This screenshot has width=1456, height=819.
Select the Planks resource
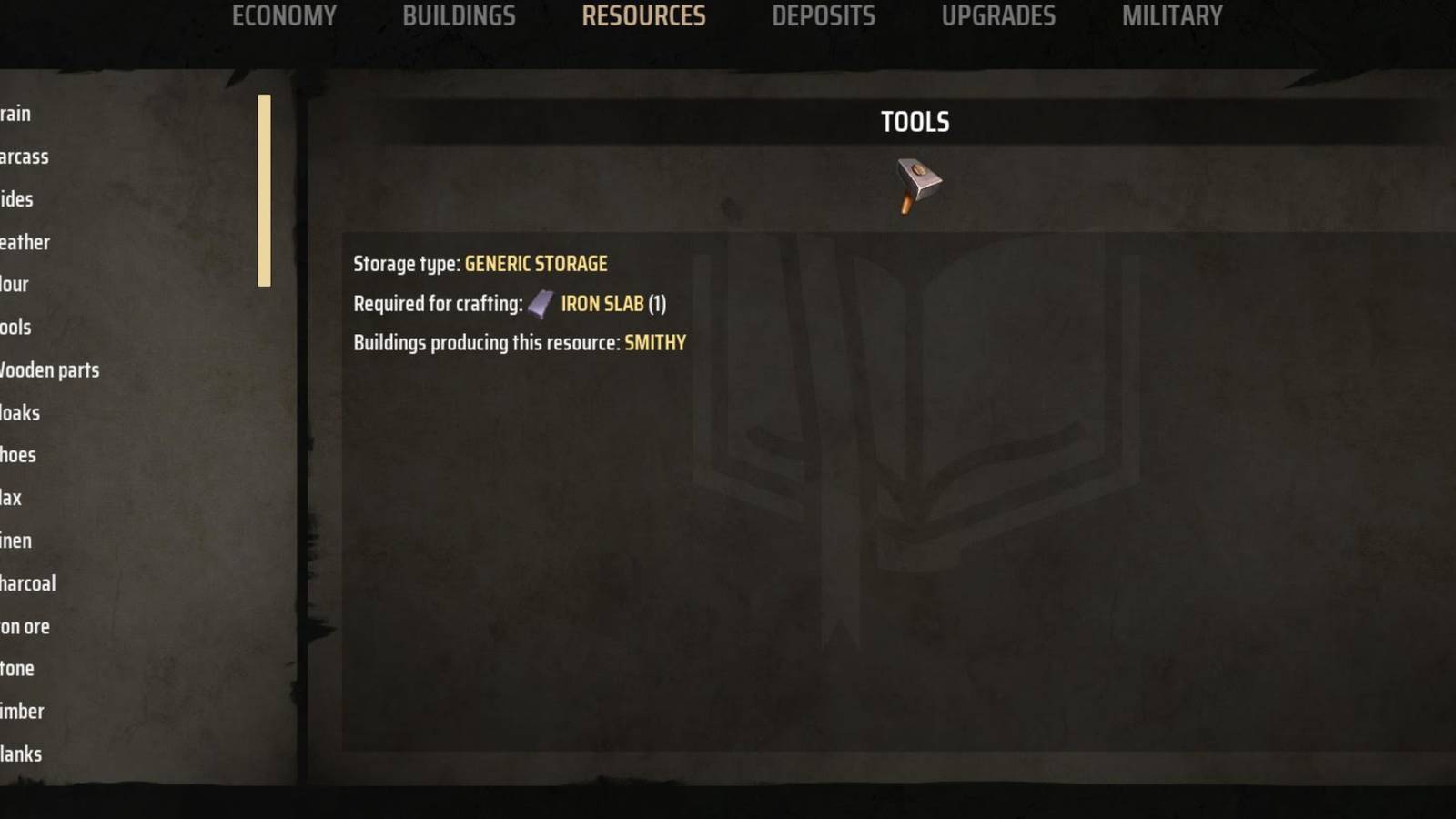(x=21, y=753)
